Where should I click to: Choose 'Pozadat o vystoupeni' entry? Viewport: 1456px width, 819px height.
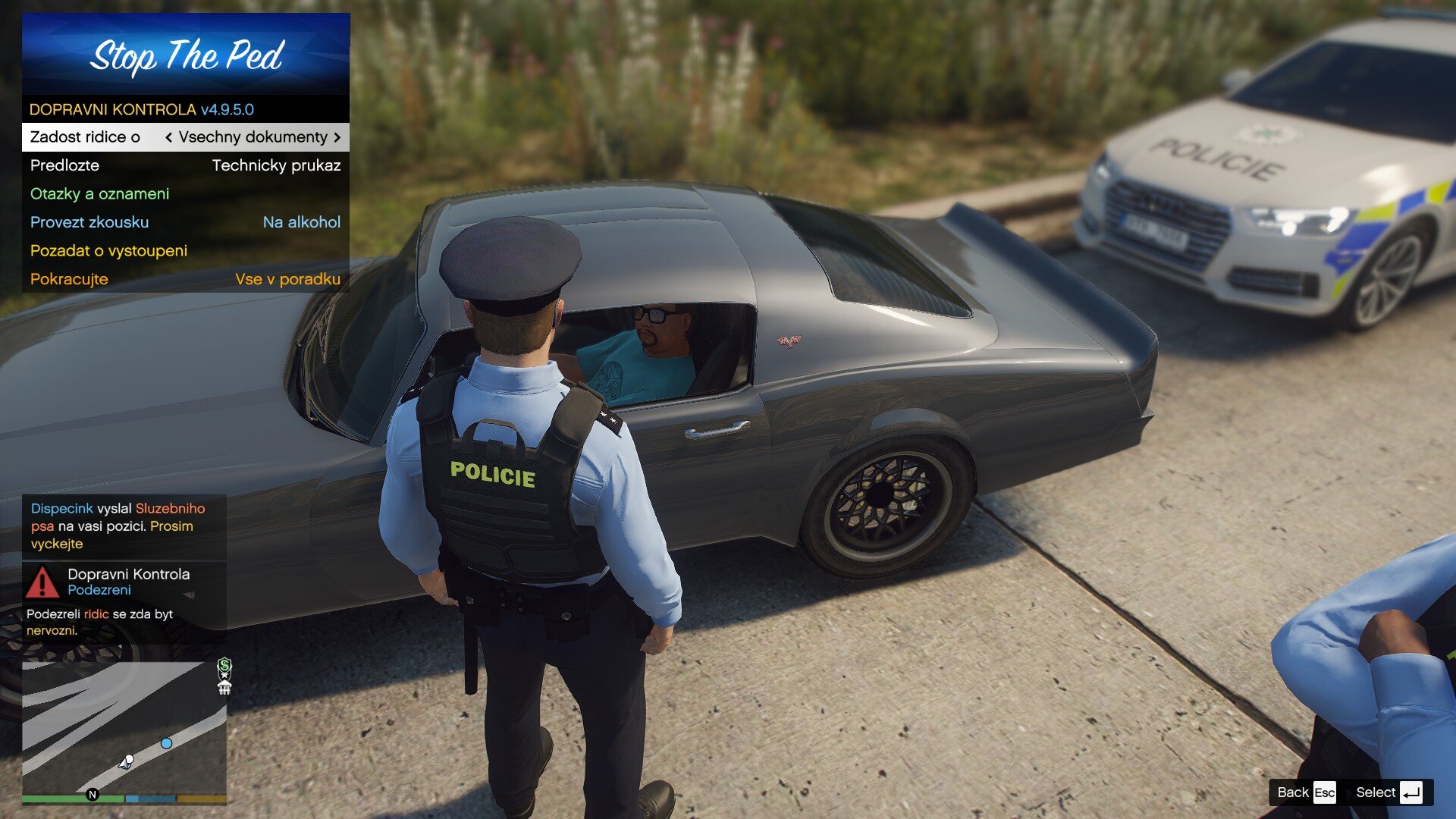[x=185, y=251]
